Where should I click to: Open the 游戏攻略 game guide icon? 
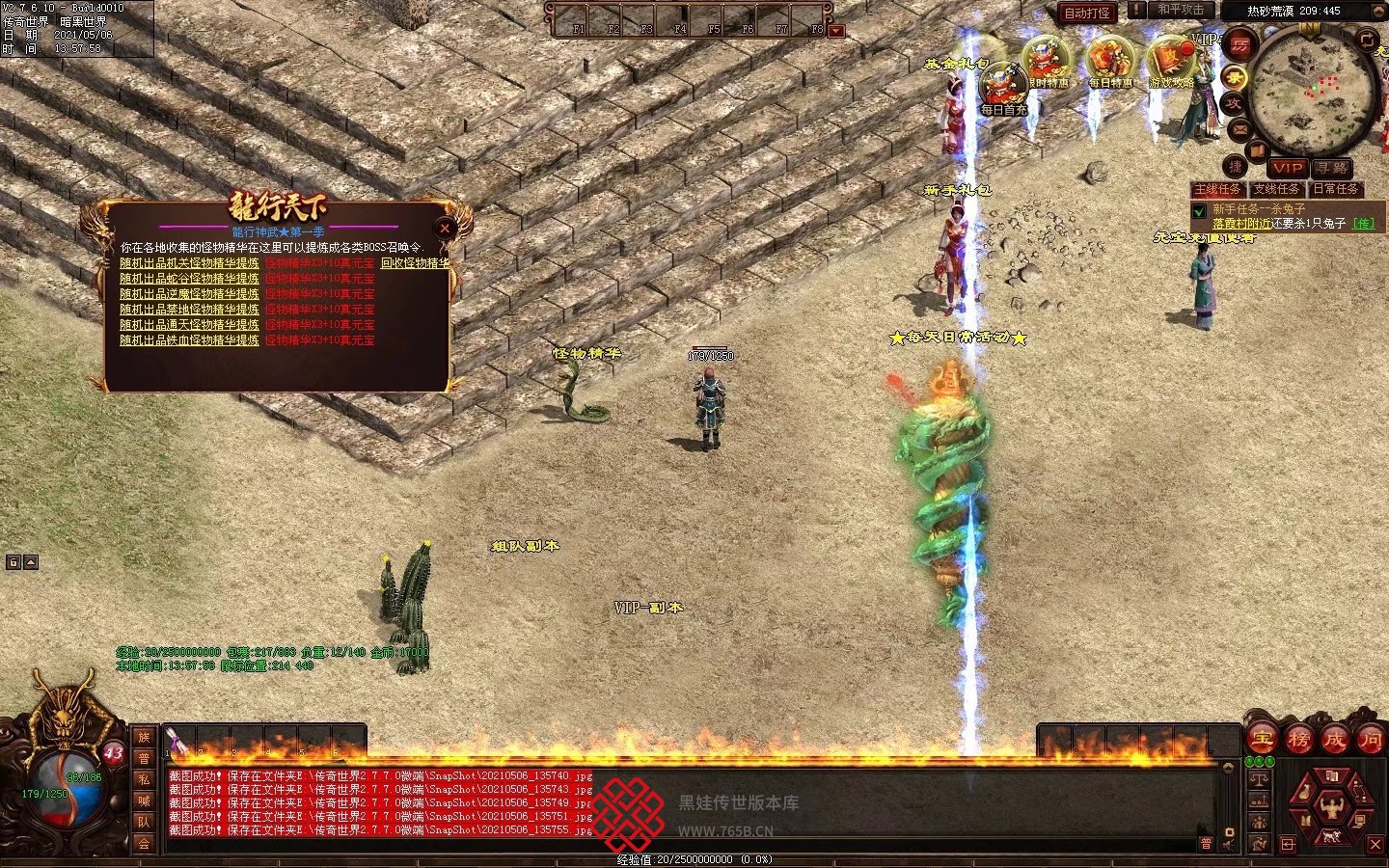[x=1171, y=63]
